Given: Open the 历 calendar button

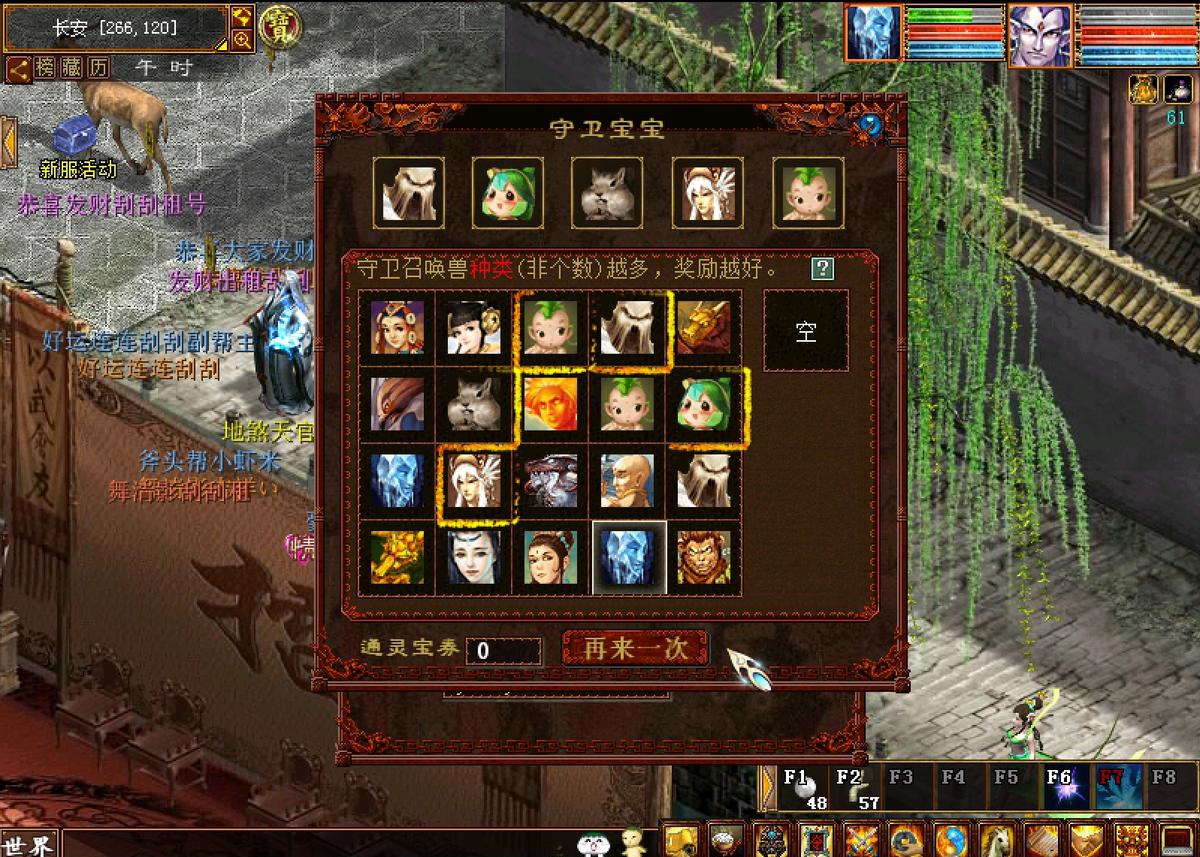Looking at the screenshot, I should (97, 68).
